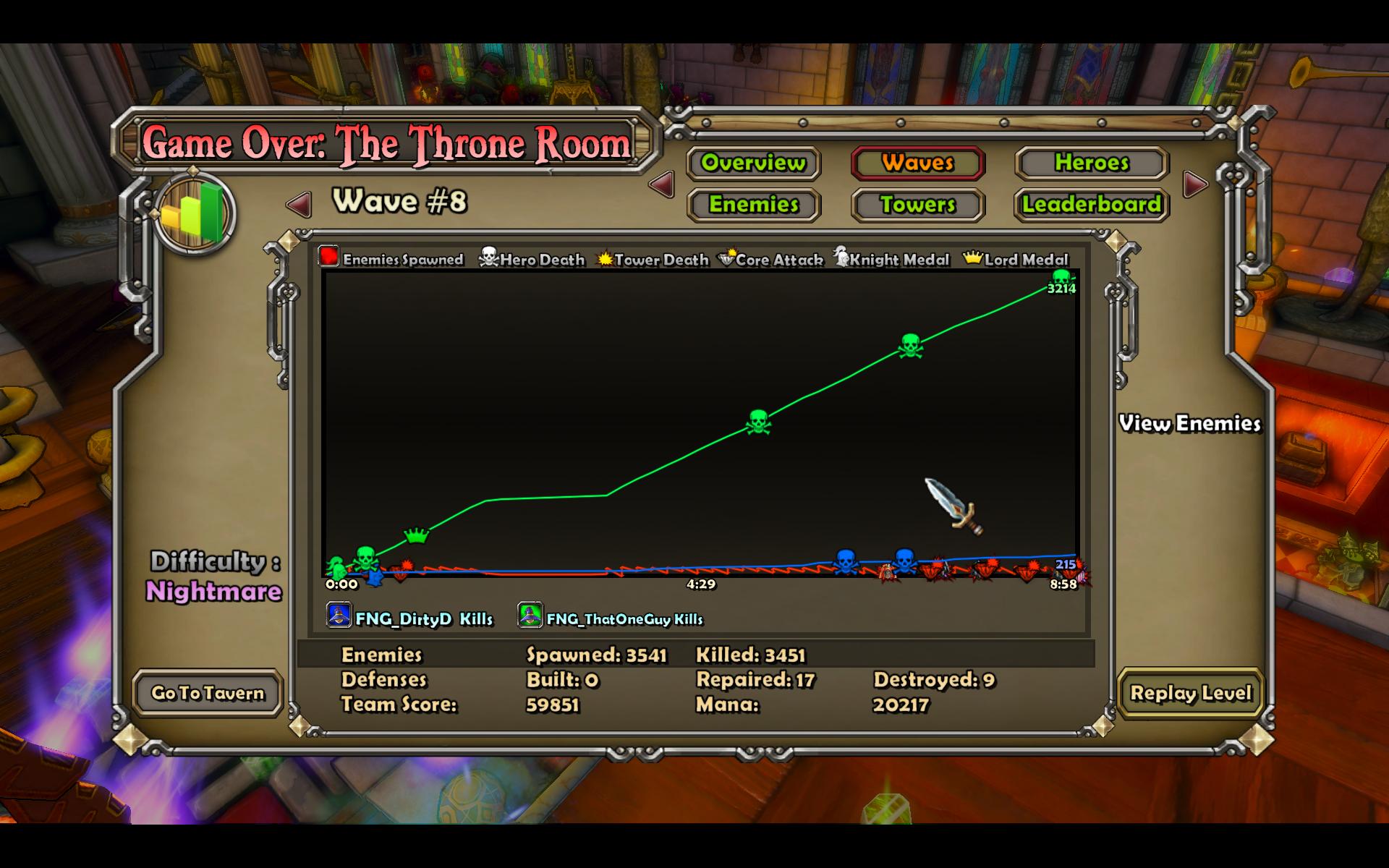View the Towers tab
Screen dimensions: 1389x868
pyautogui.click(x=917, y=205)
